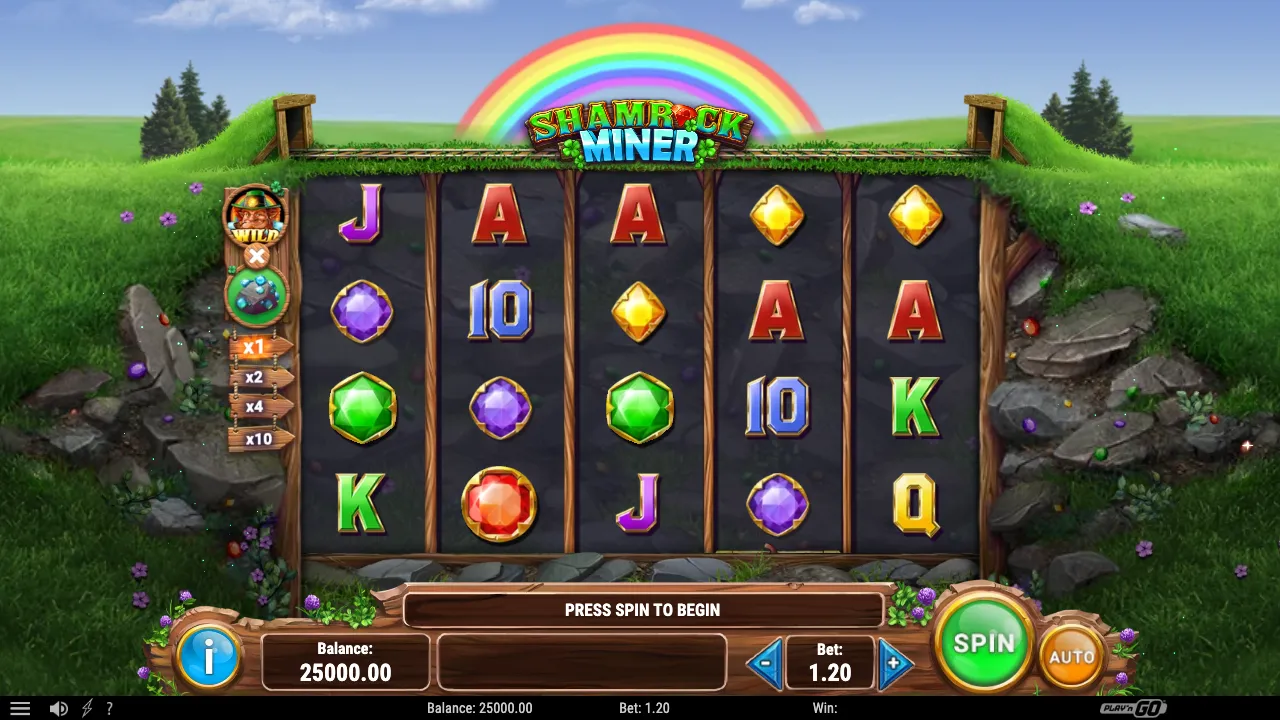This screenshot has width=1280, height=720.
Task: Click the lightning turbo icon
Action: point(86,708)
